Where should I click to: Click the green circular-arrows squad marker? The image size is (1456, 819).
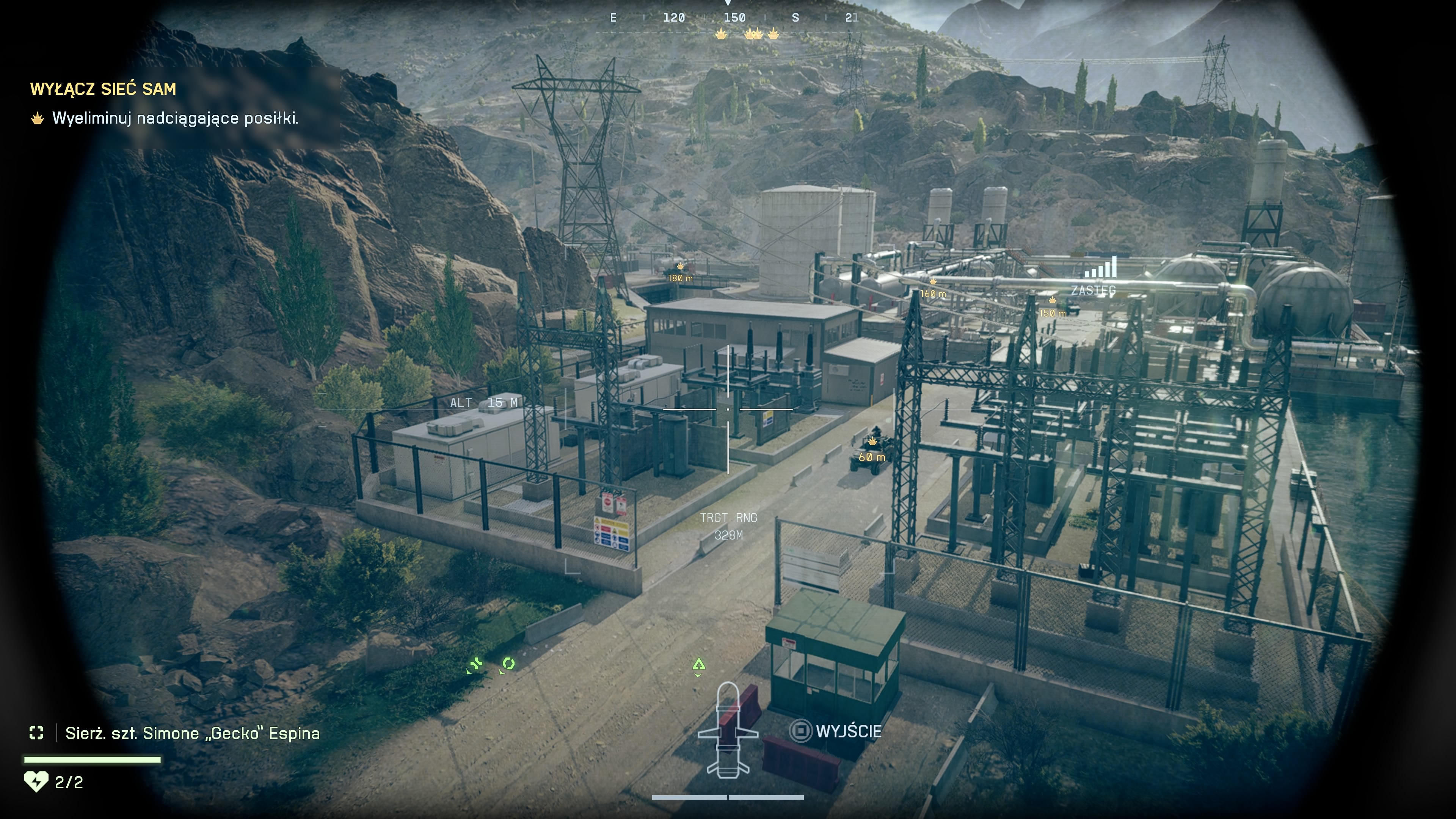[x=508, y=664]
